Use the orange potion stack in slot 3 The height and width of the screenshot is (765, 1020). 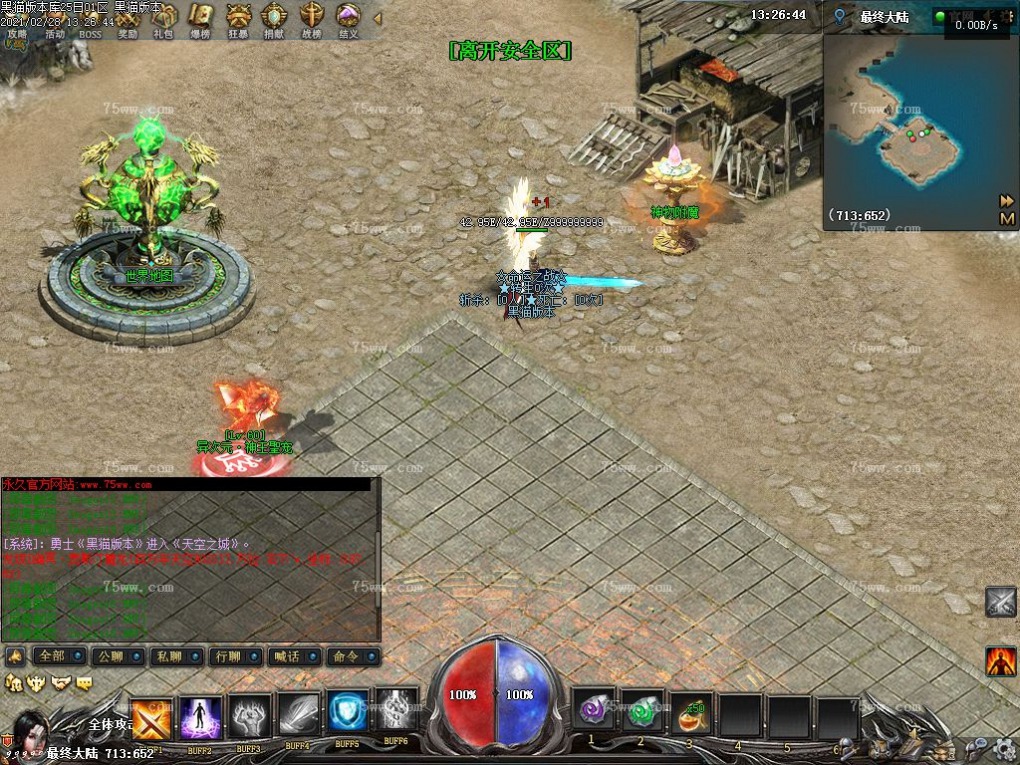[x=691, y=712]
